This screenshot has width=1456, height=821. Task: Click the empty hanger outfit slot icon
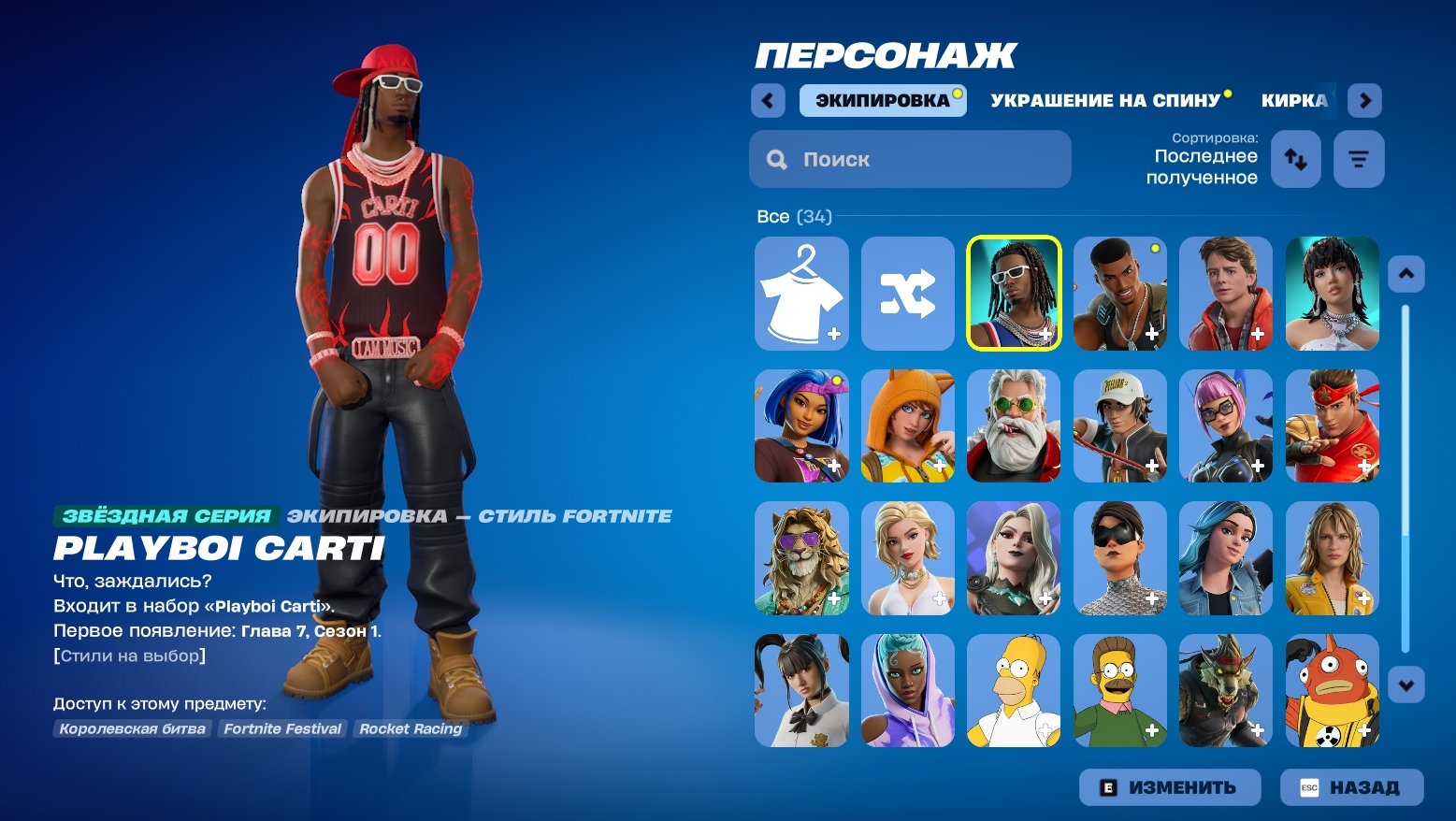[801, 293]
